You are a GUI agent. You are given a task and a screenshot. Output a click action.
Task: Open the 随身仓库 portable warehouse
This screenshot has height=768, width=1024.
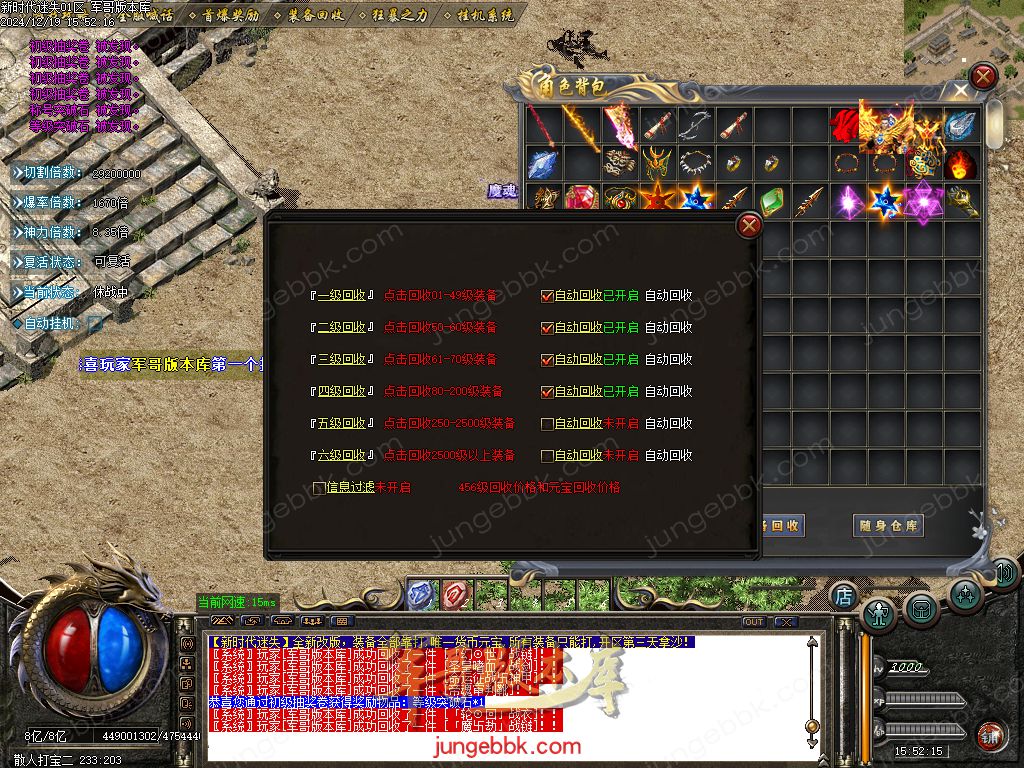889,525
